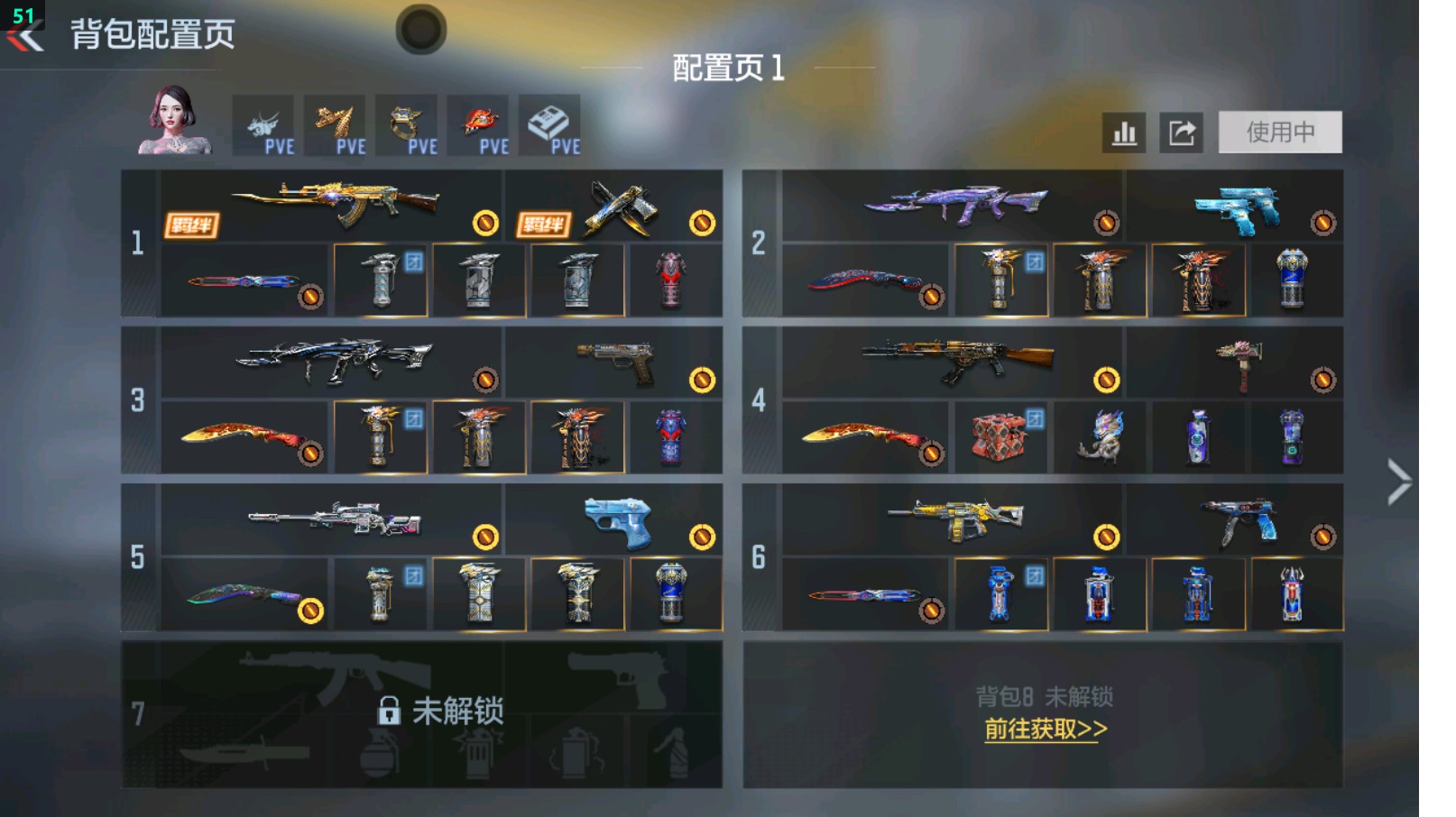
Task: Click the green 51 counter at top left
Action: (x=23, y=13)
